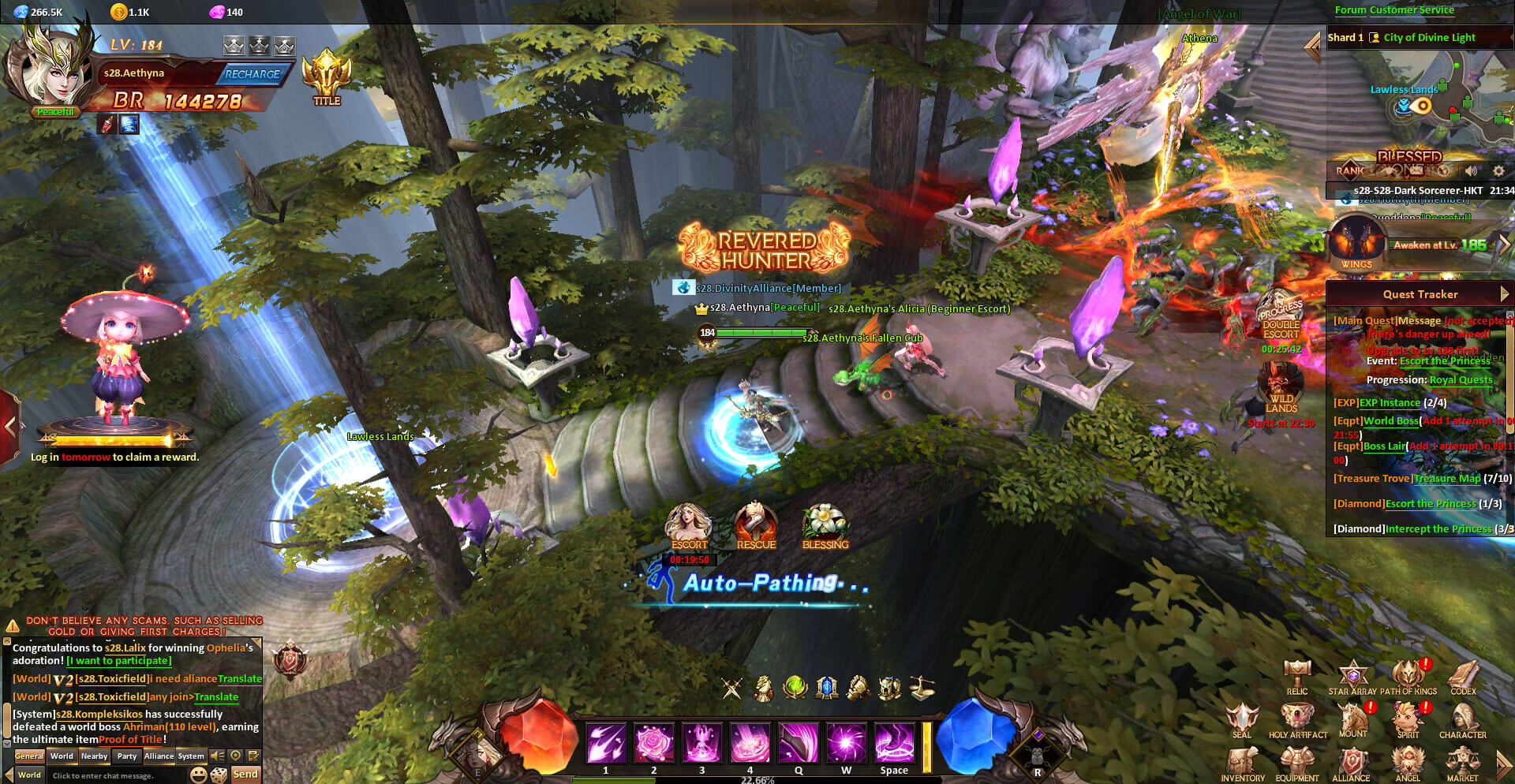Open the Character sheet
The height and width of the screenshot is (784, 1515).
1462,719
